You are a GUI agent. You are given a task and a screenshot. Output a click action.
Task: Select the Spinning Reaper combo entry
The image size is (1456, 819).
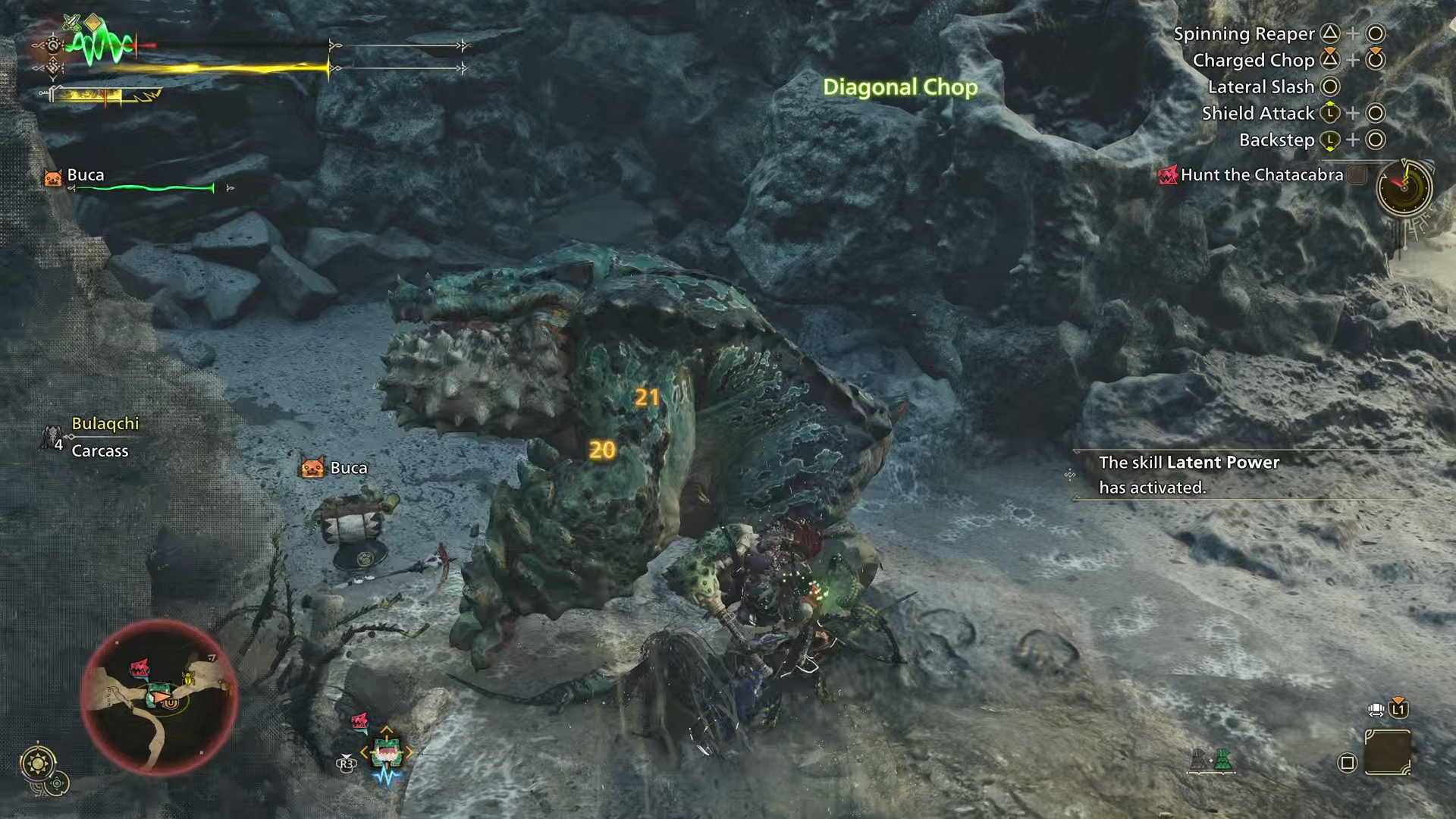[x=1244, y=34]
